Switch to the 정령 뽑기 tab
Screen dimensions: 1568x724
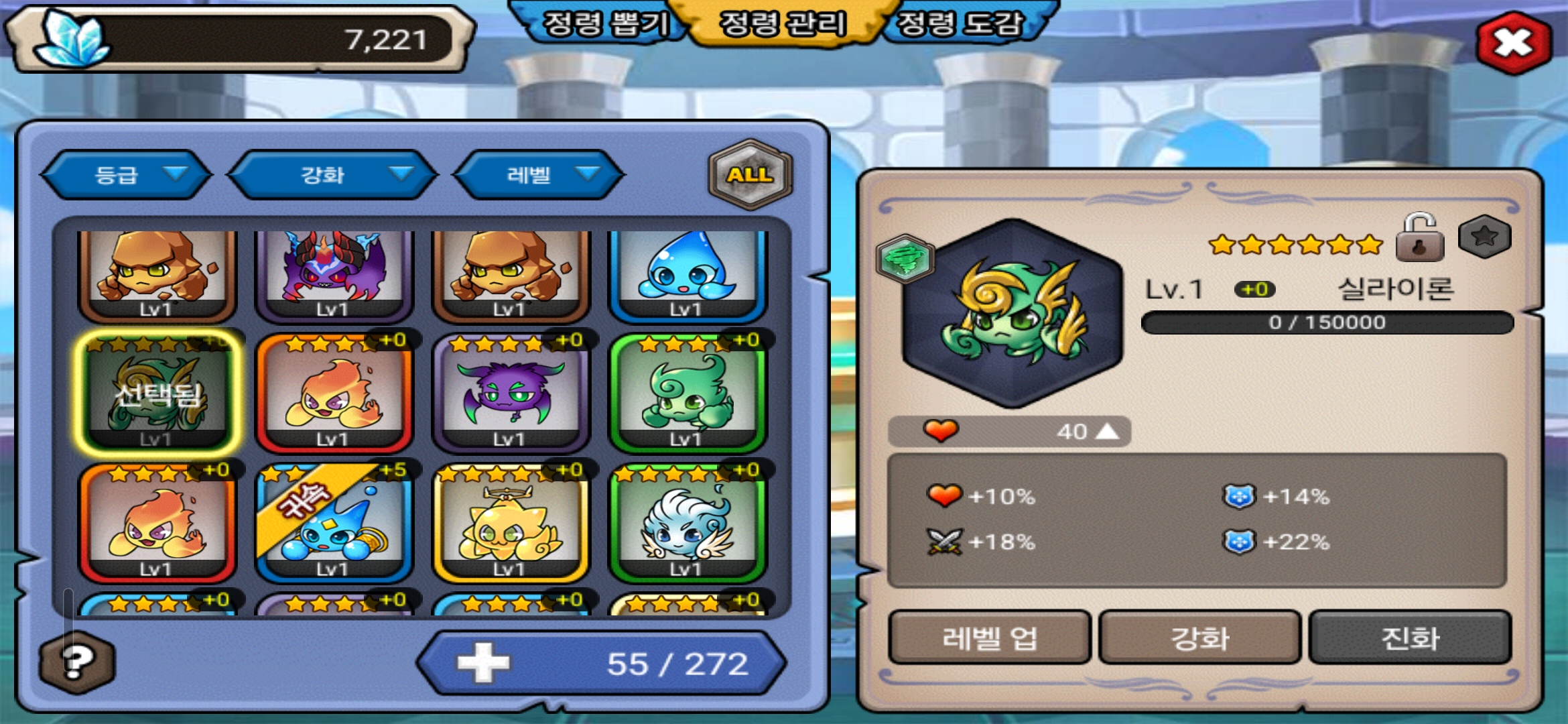coord(604,24)
